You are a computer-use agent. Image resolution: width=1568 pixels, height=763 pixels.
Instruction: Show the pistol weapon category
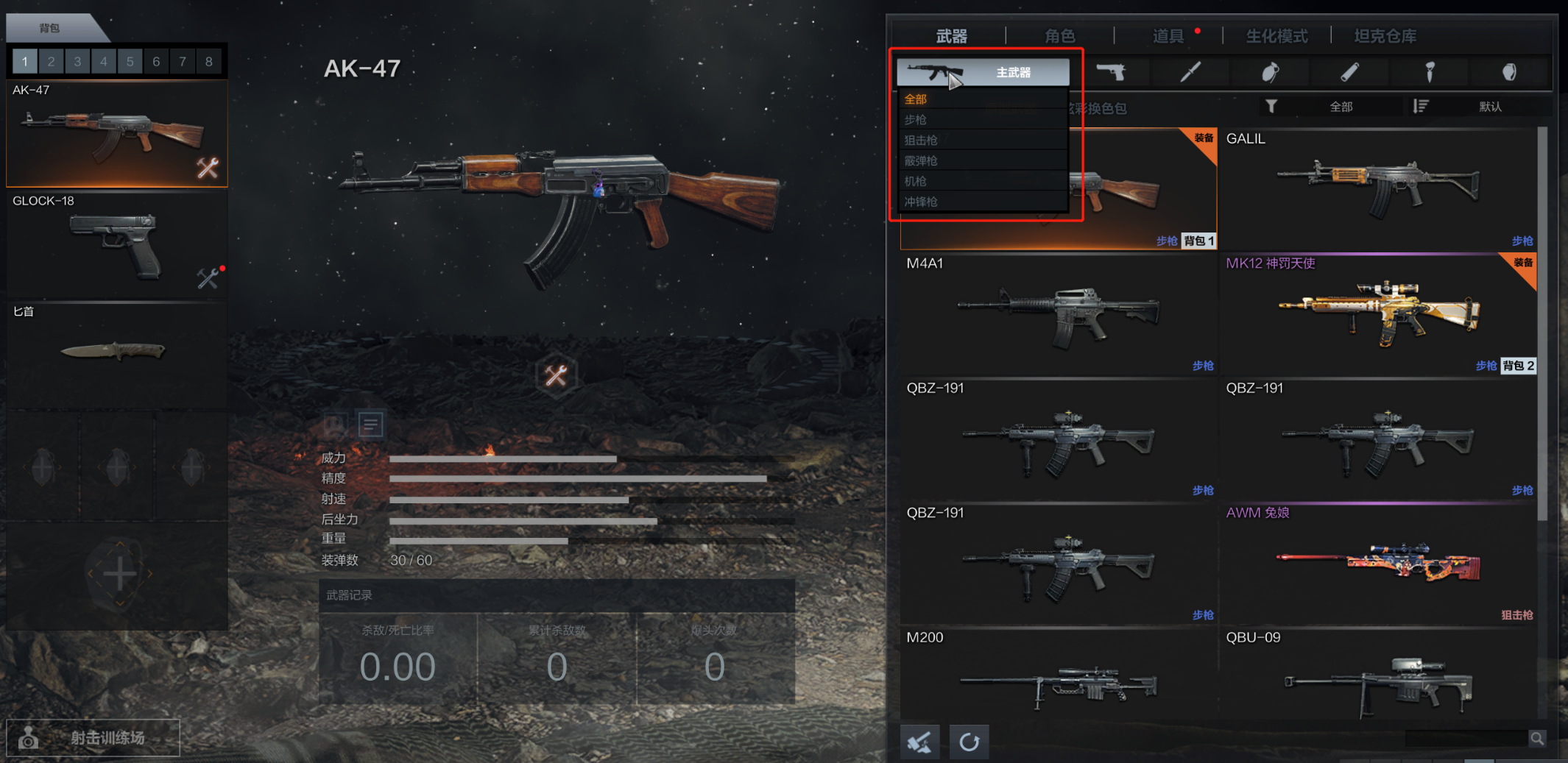(x=1111, y=72)
